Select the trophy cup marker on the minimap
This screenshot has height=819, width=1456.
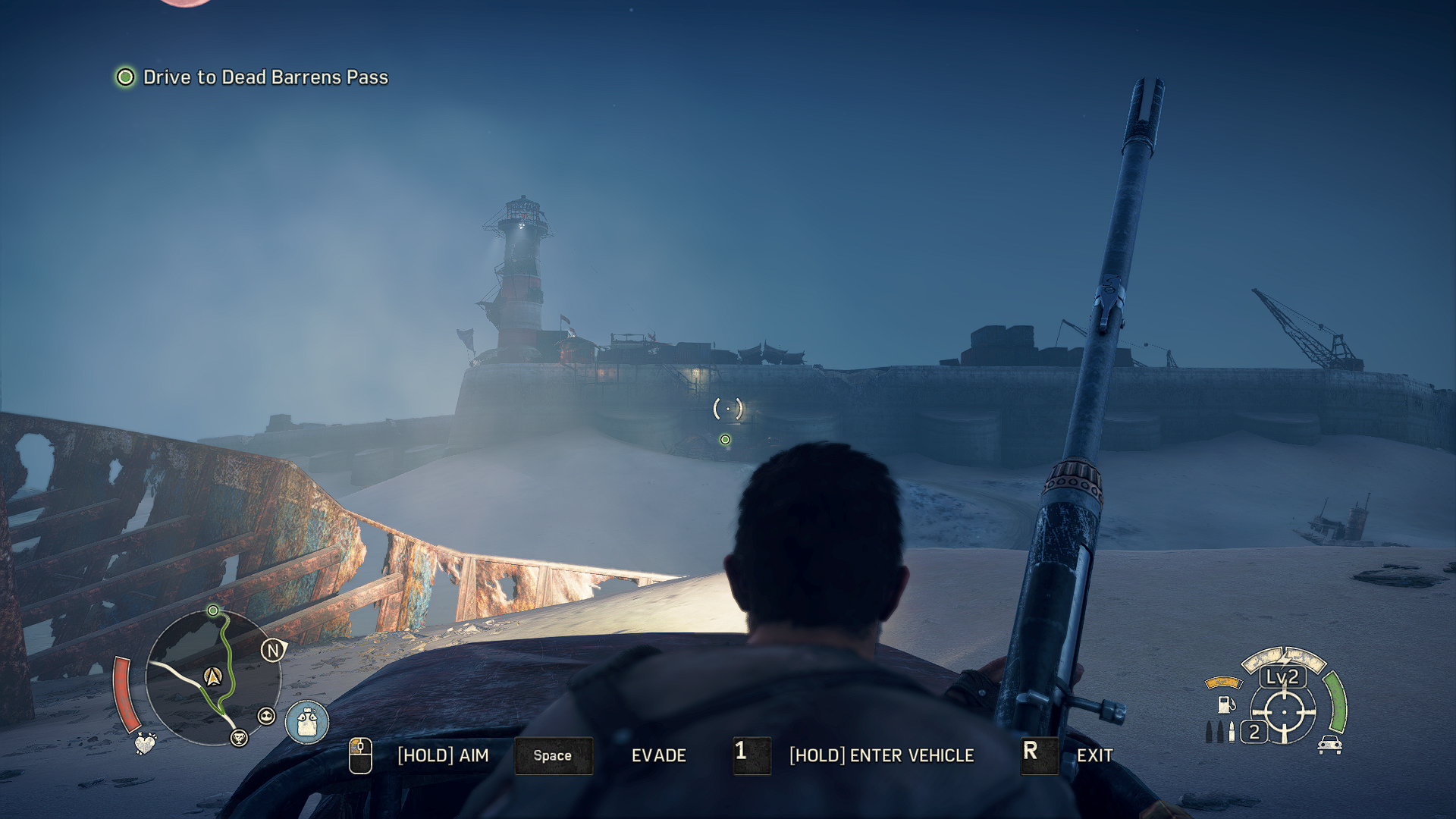click(239, 737)
